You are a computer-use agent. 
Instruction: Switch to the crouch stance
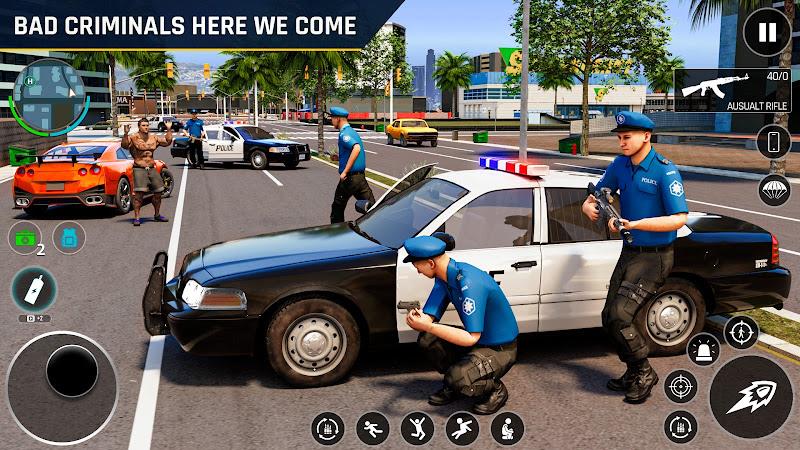(507, 428)
